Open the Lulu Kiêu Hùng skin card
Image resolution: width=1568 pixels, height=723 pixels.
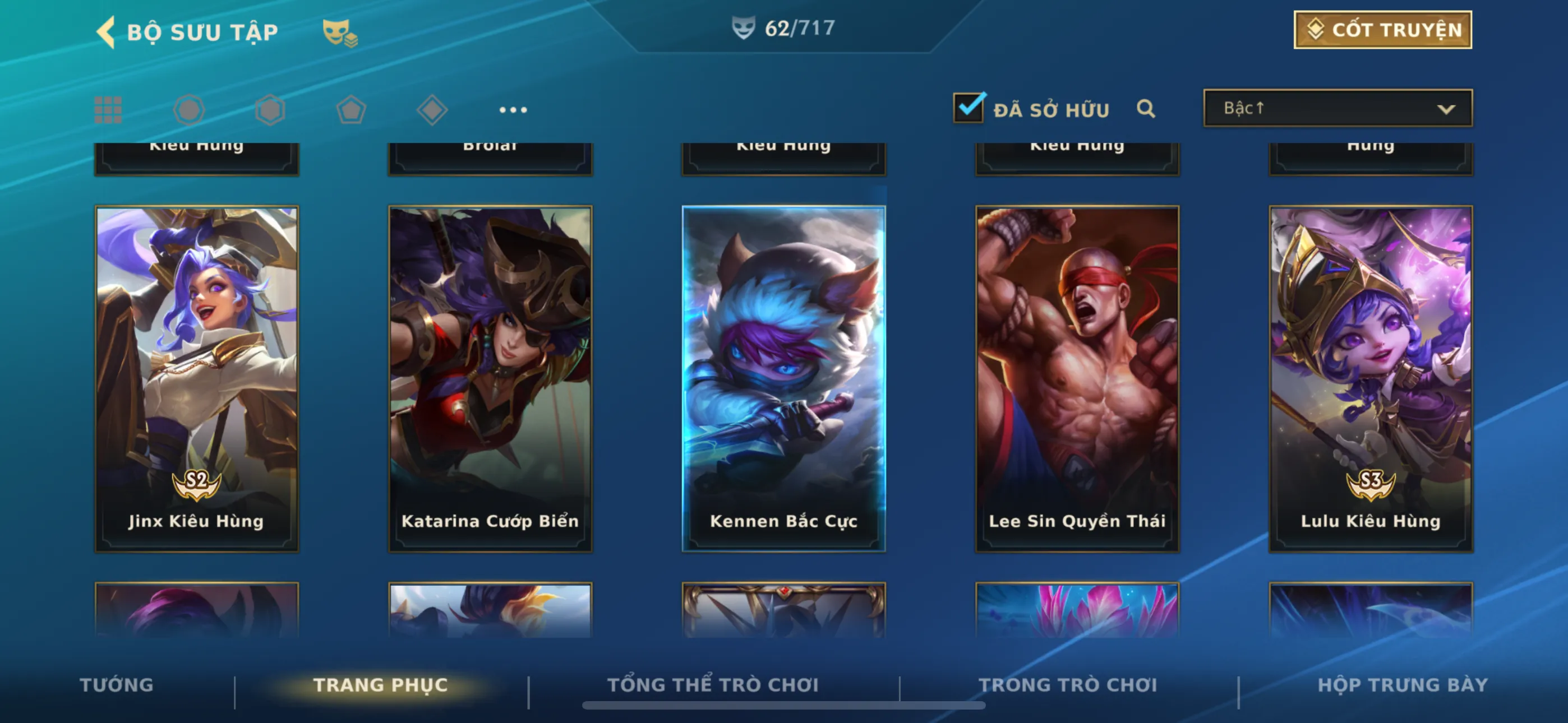click(1370, 378)
